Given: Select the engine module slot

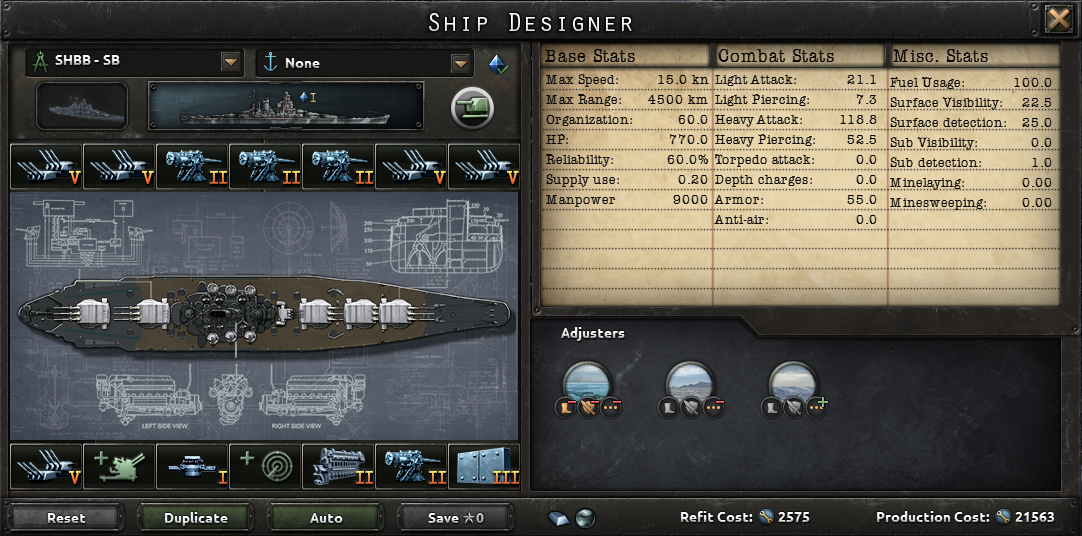Looking at the screenshot, I should 338,467.
